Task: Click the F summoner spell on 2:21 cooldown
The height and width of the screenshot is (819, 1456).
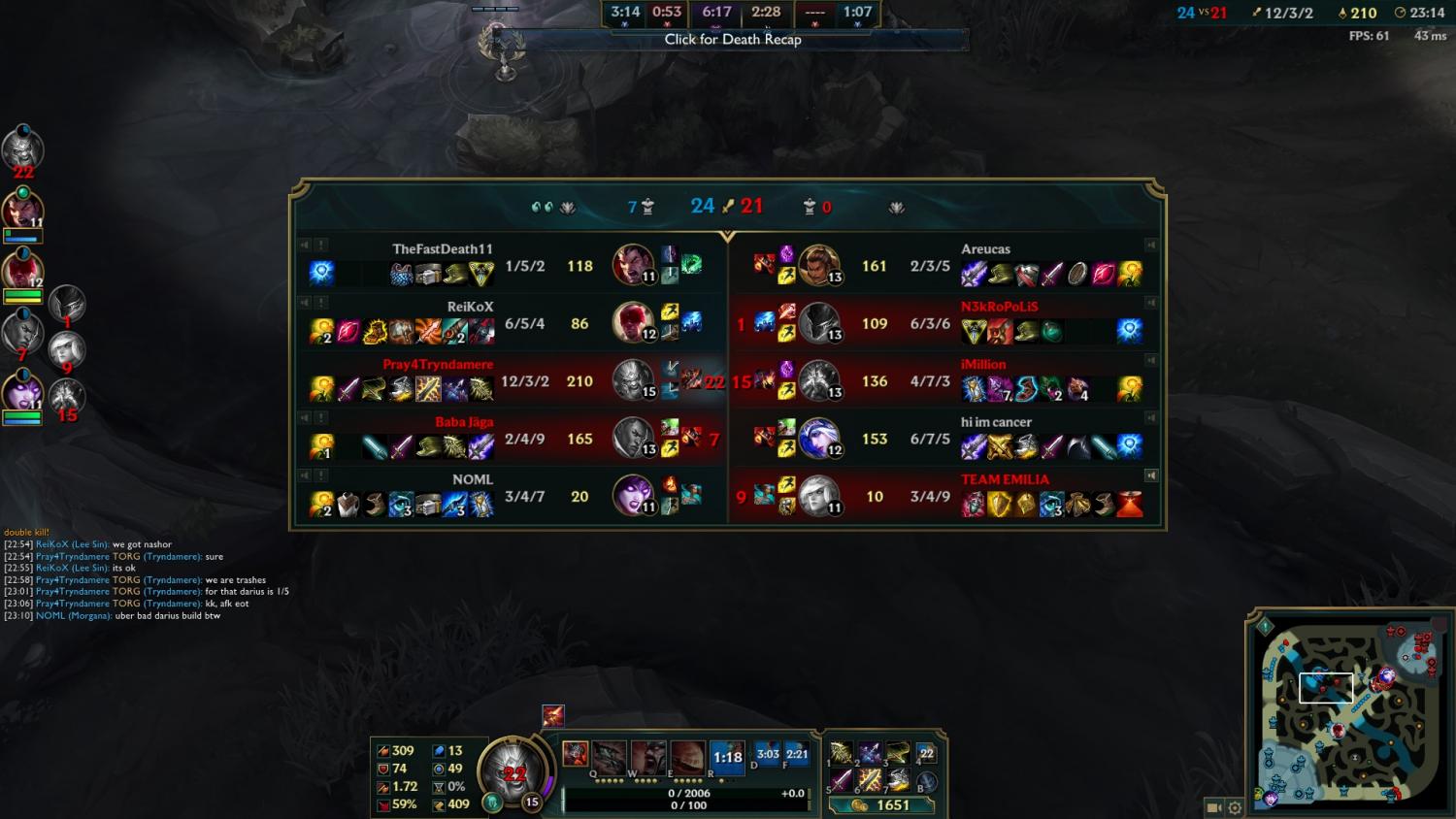Action: 797,754
